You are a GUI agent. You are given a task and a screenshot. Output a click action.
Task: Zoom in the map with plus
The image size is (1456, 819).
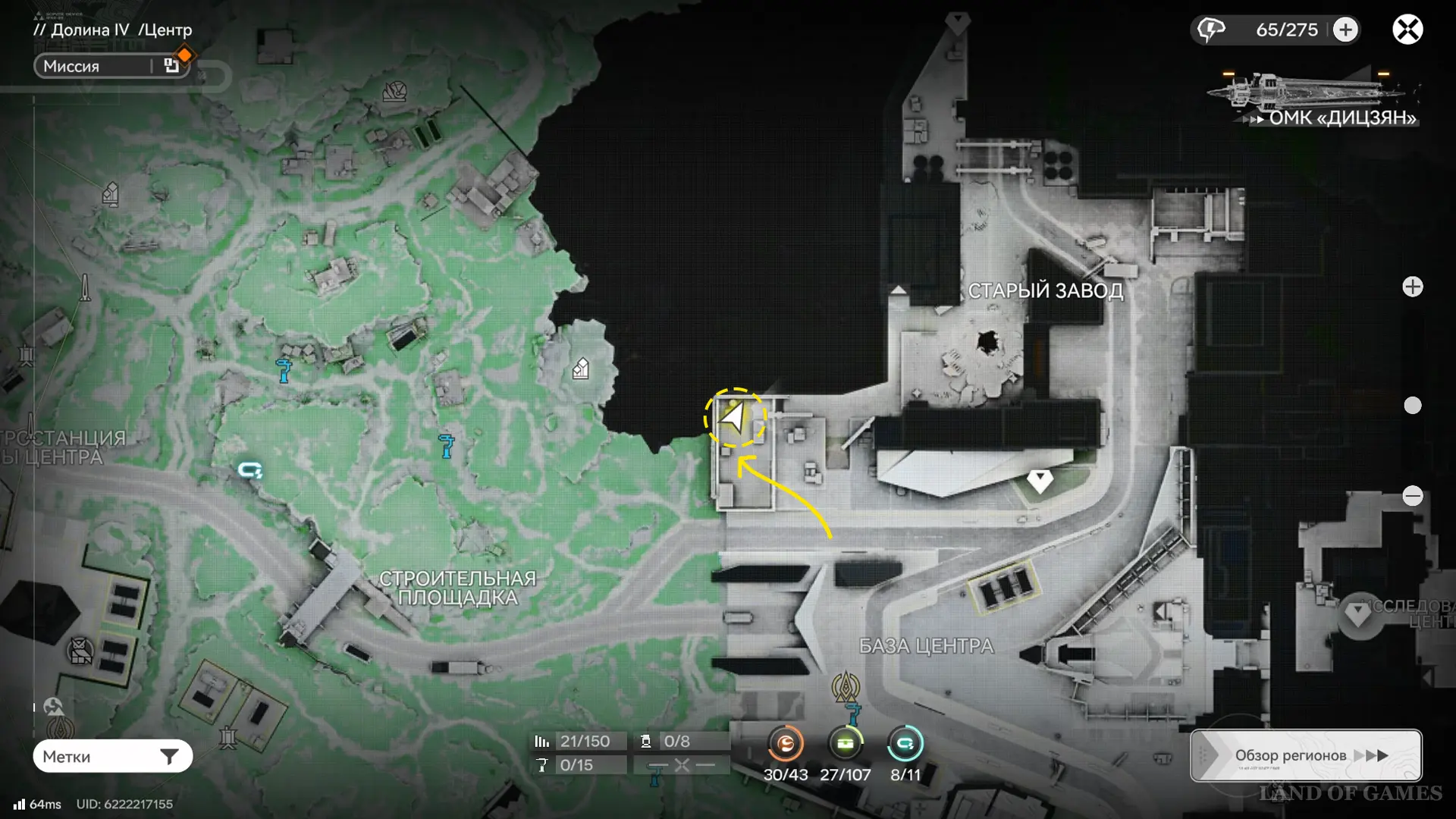pyautogui.click(x=1412, y=287)
